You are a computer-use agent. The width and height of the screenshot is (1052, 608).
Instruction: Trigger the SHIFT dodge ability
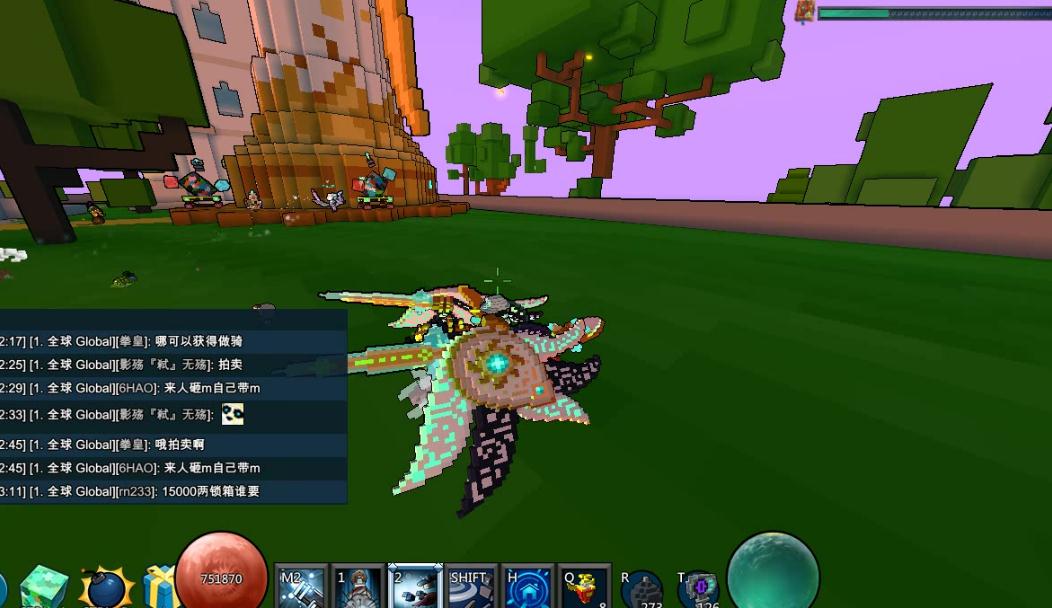472,587
